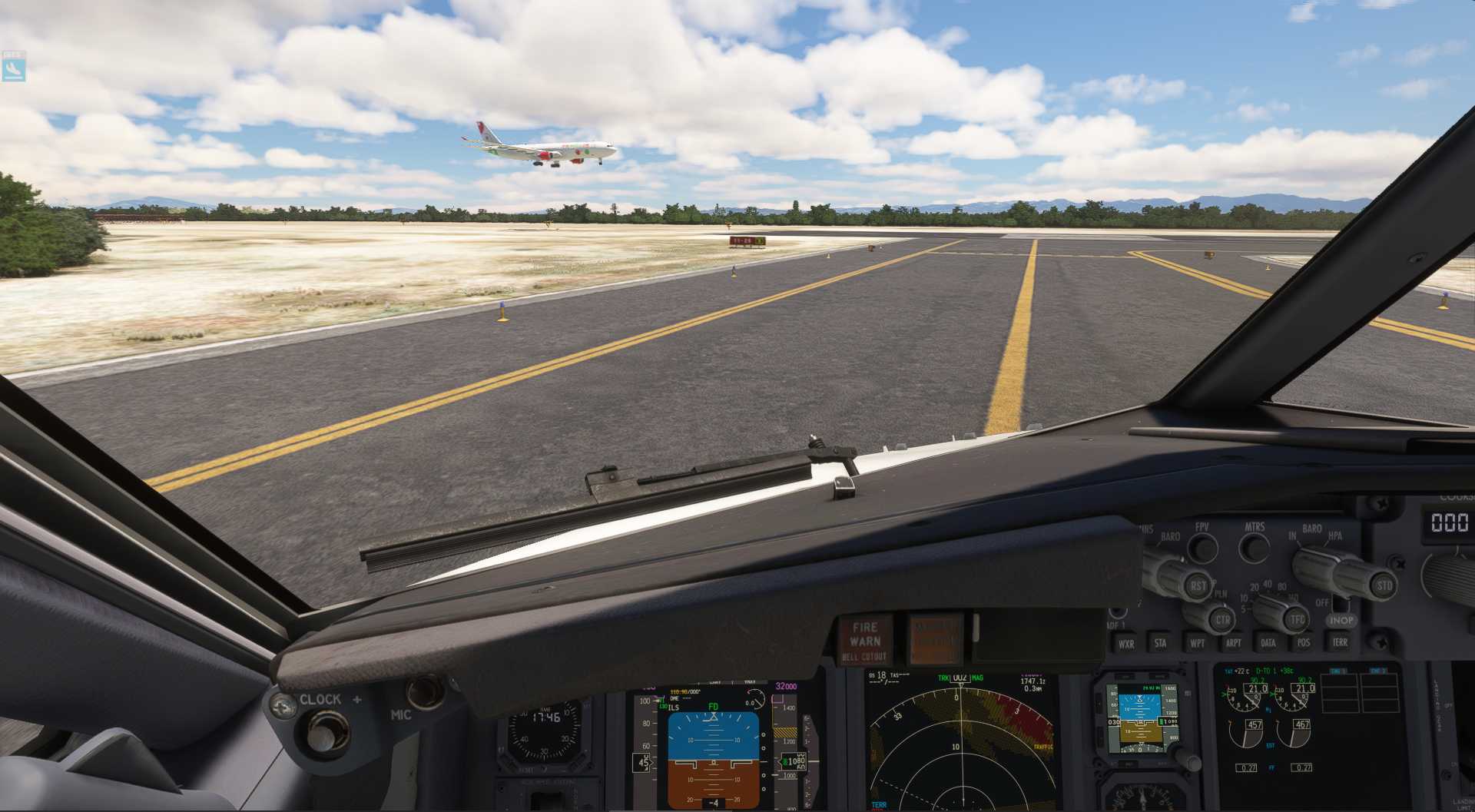Push the MTRS meters altitude button
The width and height of the screenshot is (1475, 812).
point(1255,548)
